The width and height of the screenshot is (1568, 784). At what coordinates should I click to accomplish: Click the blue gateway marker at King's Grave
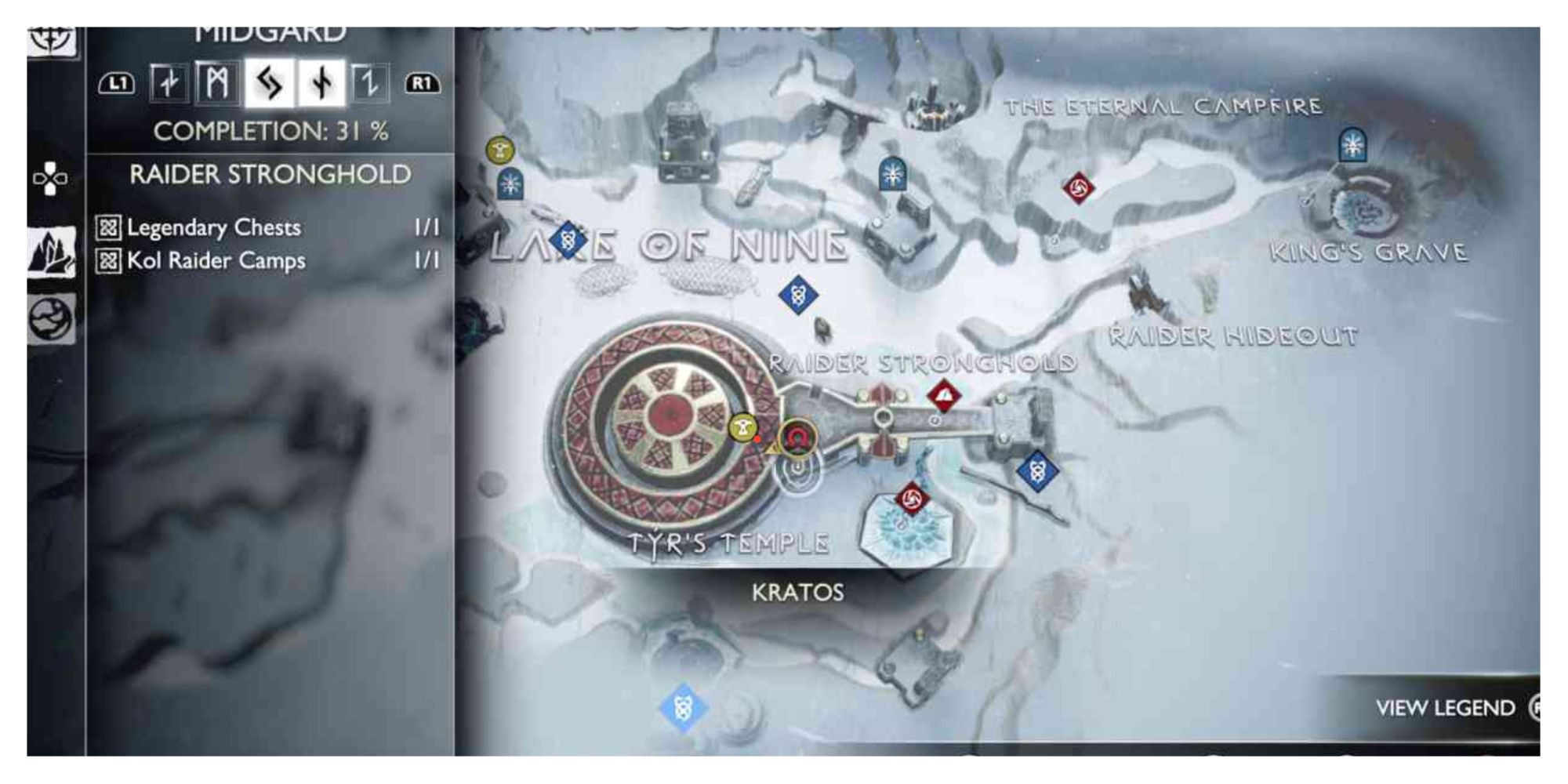coord(1352,146)
